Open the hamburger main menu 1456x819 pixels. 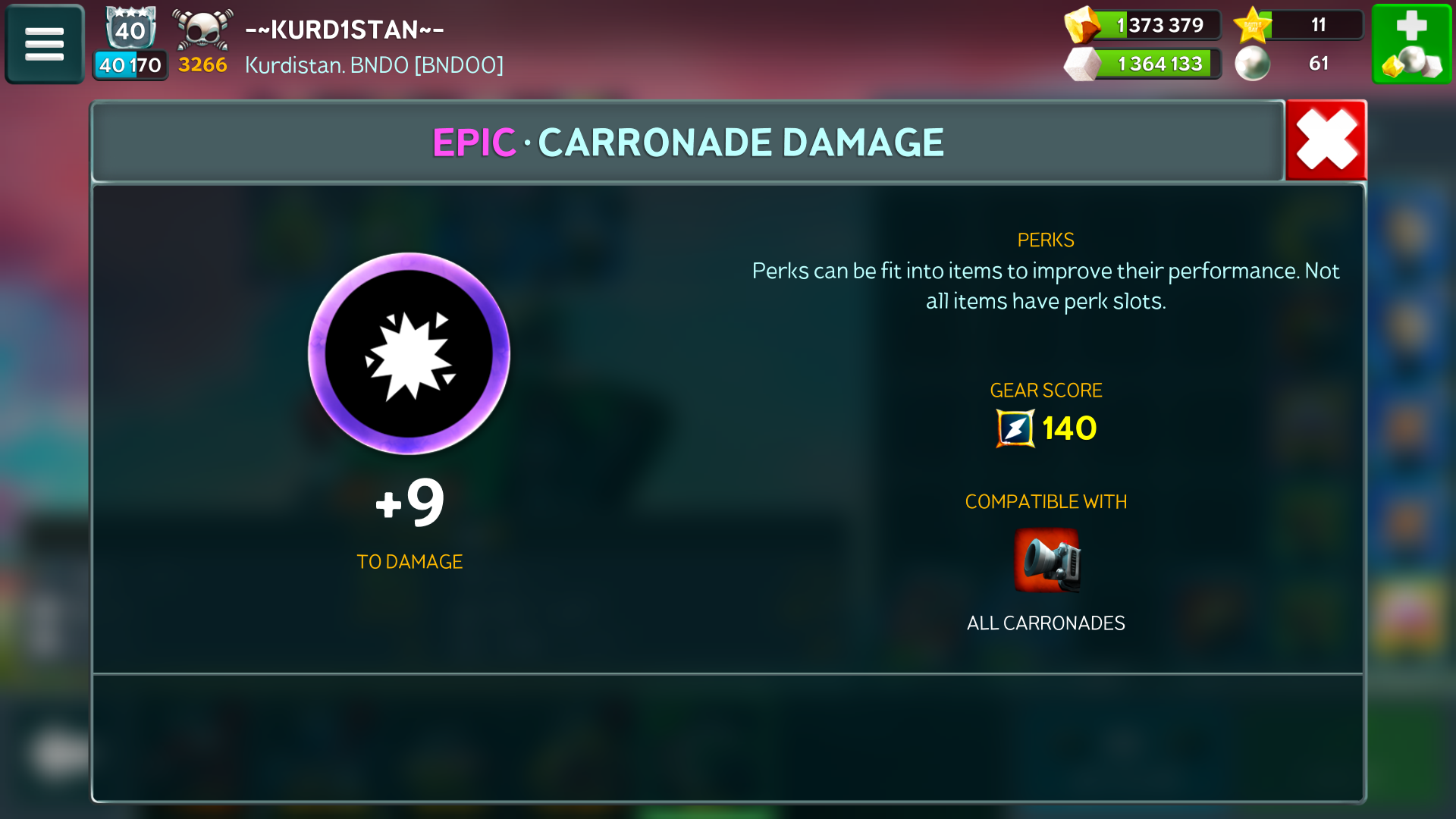pyautogui.click(x=45, y=44)
